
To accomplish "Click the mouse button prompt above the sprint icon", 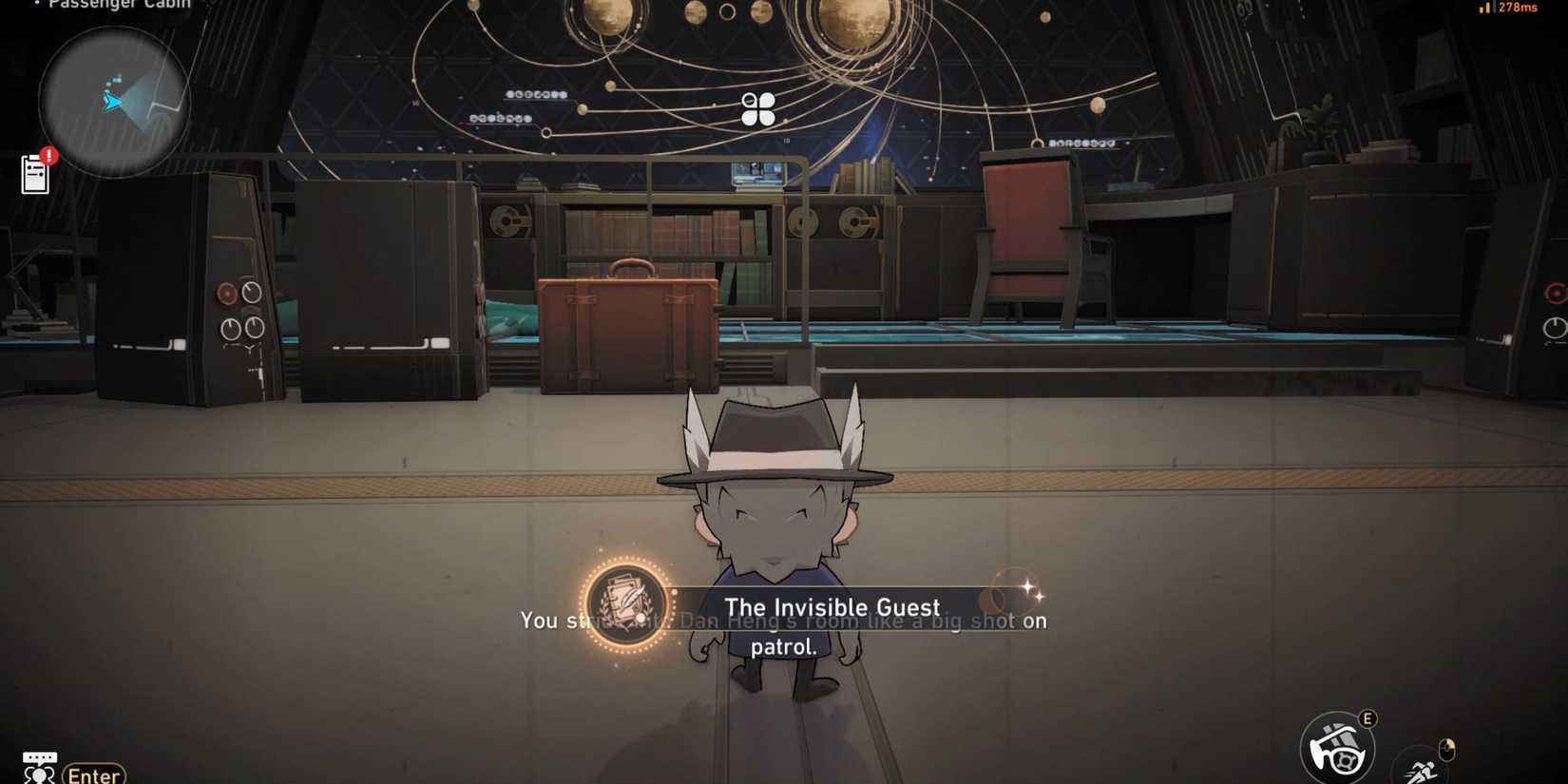I will coord(1447,750).
